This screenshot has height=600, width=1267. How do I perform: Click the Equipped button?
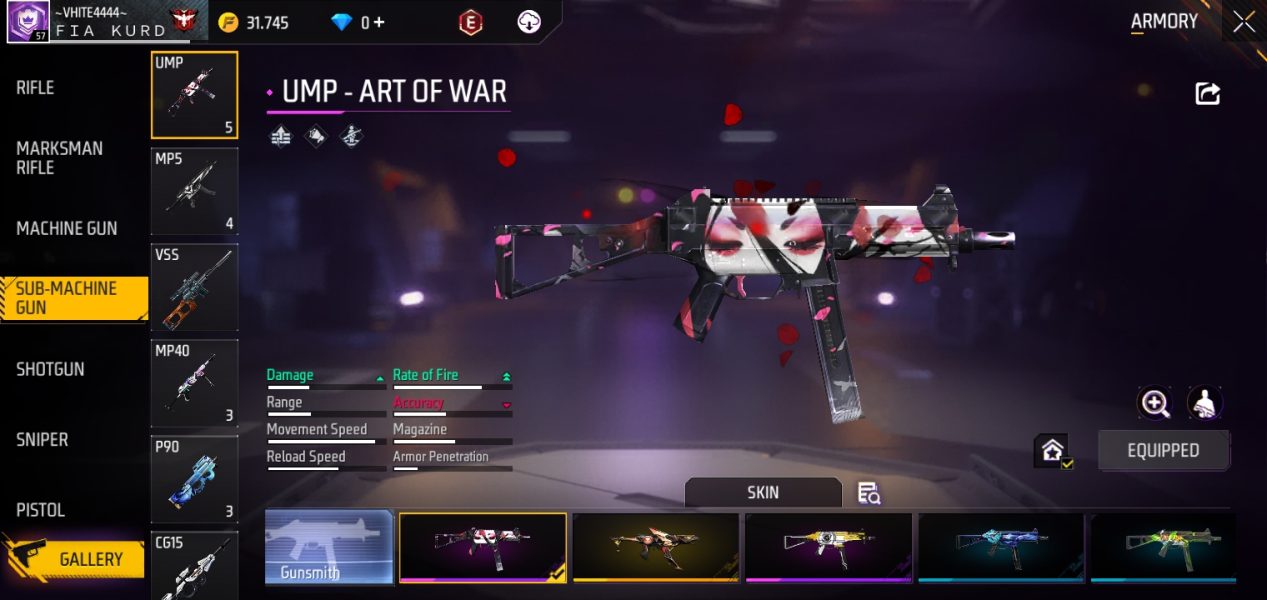click(x=1163, y=451)
